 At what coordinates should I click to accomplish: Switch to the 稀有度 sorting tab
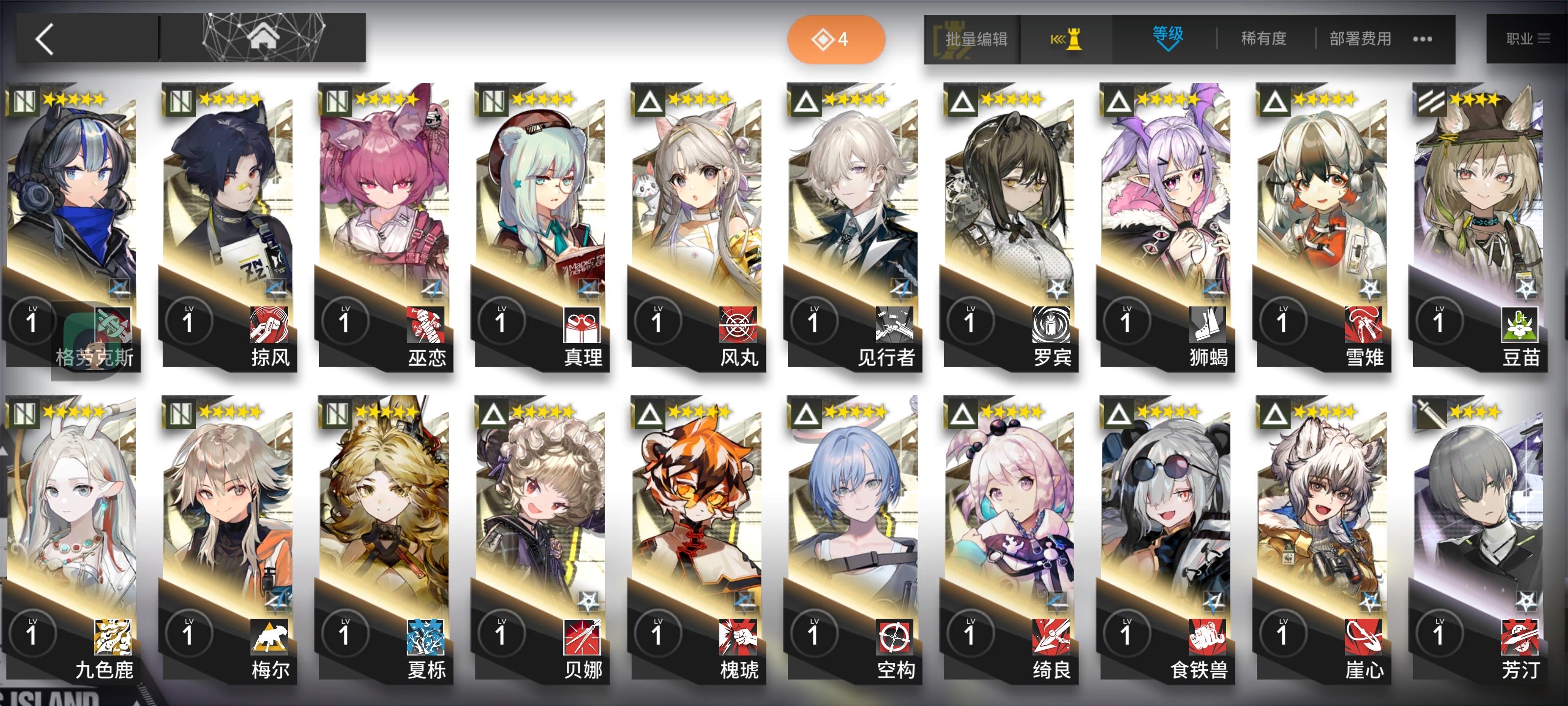click(x=1262, y=38)
